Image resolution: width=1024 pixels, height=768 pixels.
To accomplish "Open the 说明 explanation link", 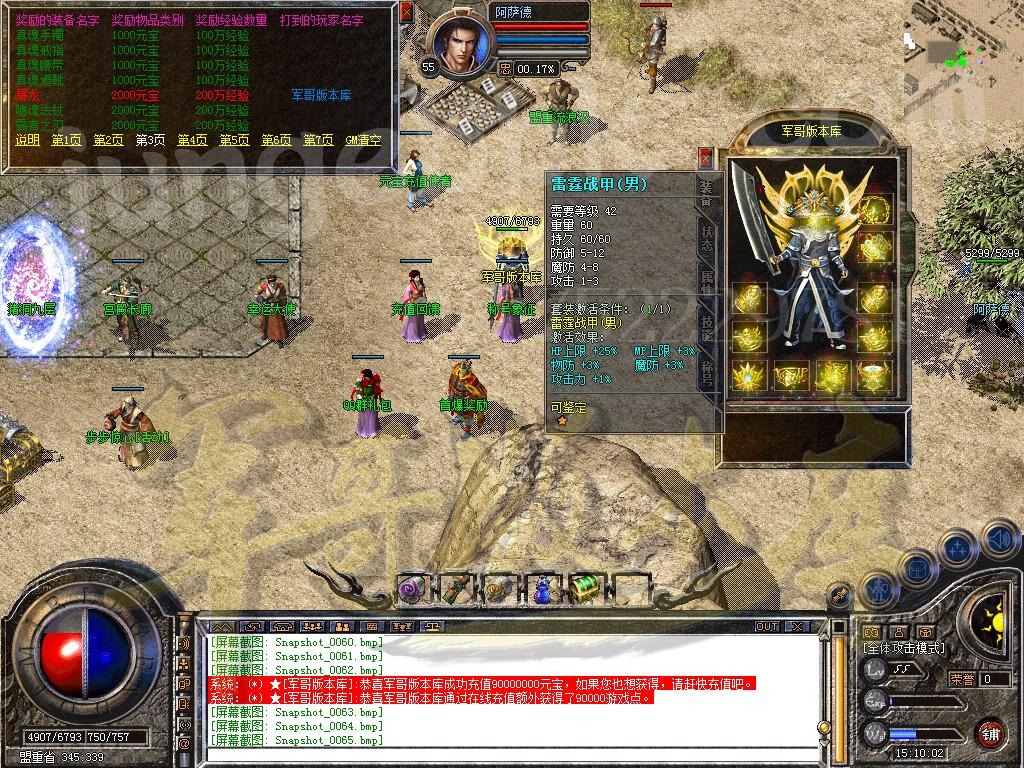I will [27, 140].
